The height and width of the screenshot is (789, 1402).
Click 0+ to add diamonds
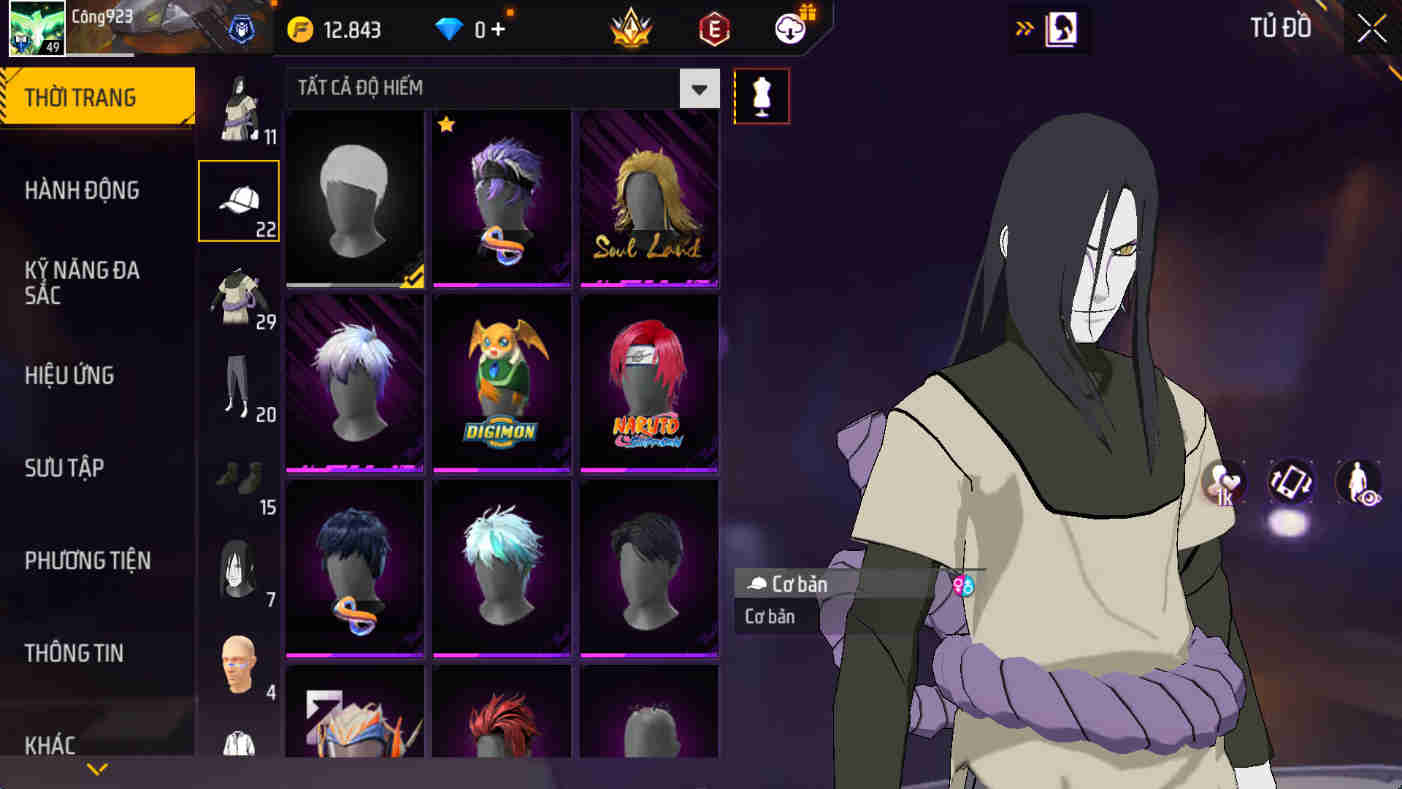pyautogui.click(x=489, y=29)
